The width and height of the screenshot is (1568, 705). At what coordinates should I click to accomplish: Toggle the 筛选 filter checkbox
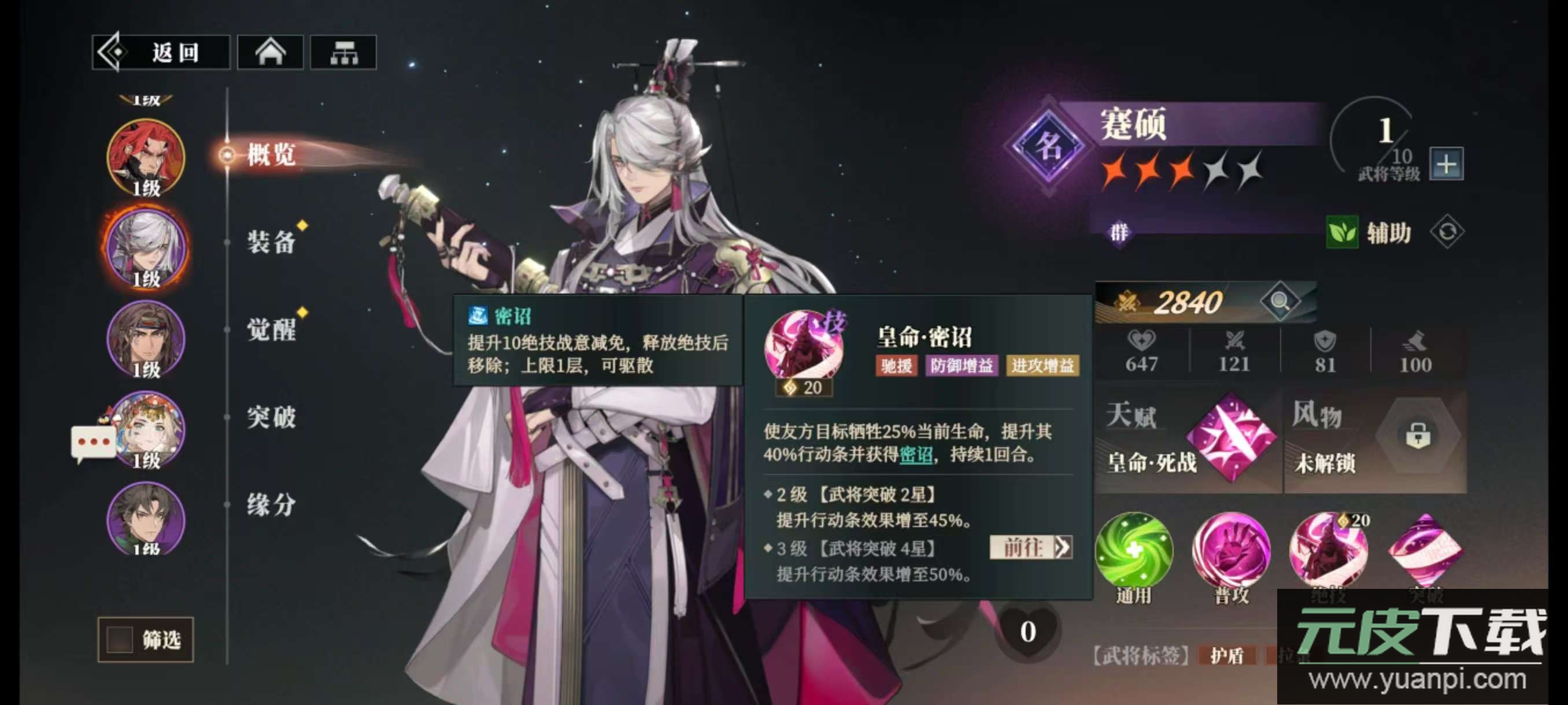(119, 639)
